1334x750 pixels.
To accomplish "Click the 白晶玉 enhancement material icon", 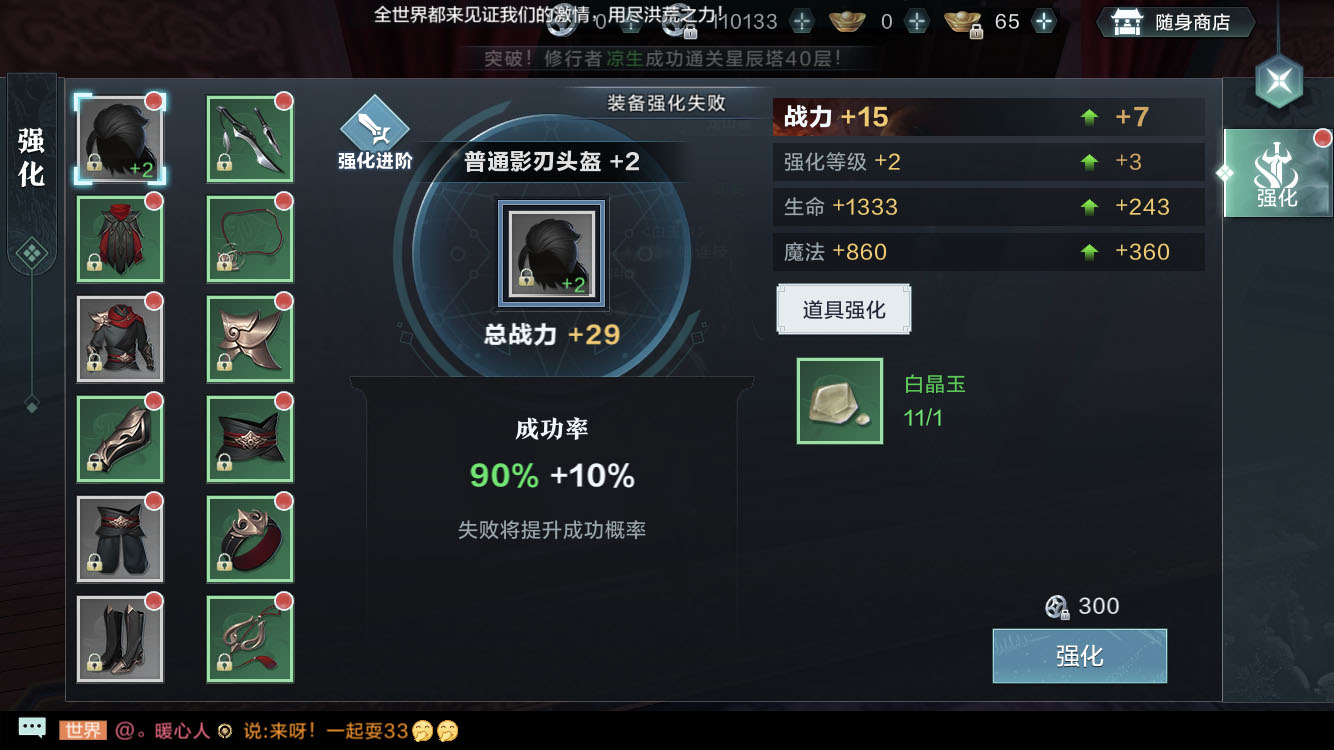I will (x=839, y=401).
